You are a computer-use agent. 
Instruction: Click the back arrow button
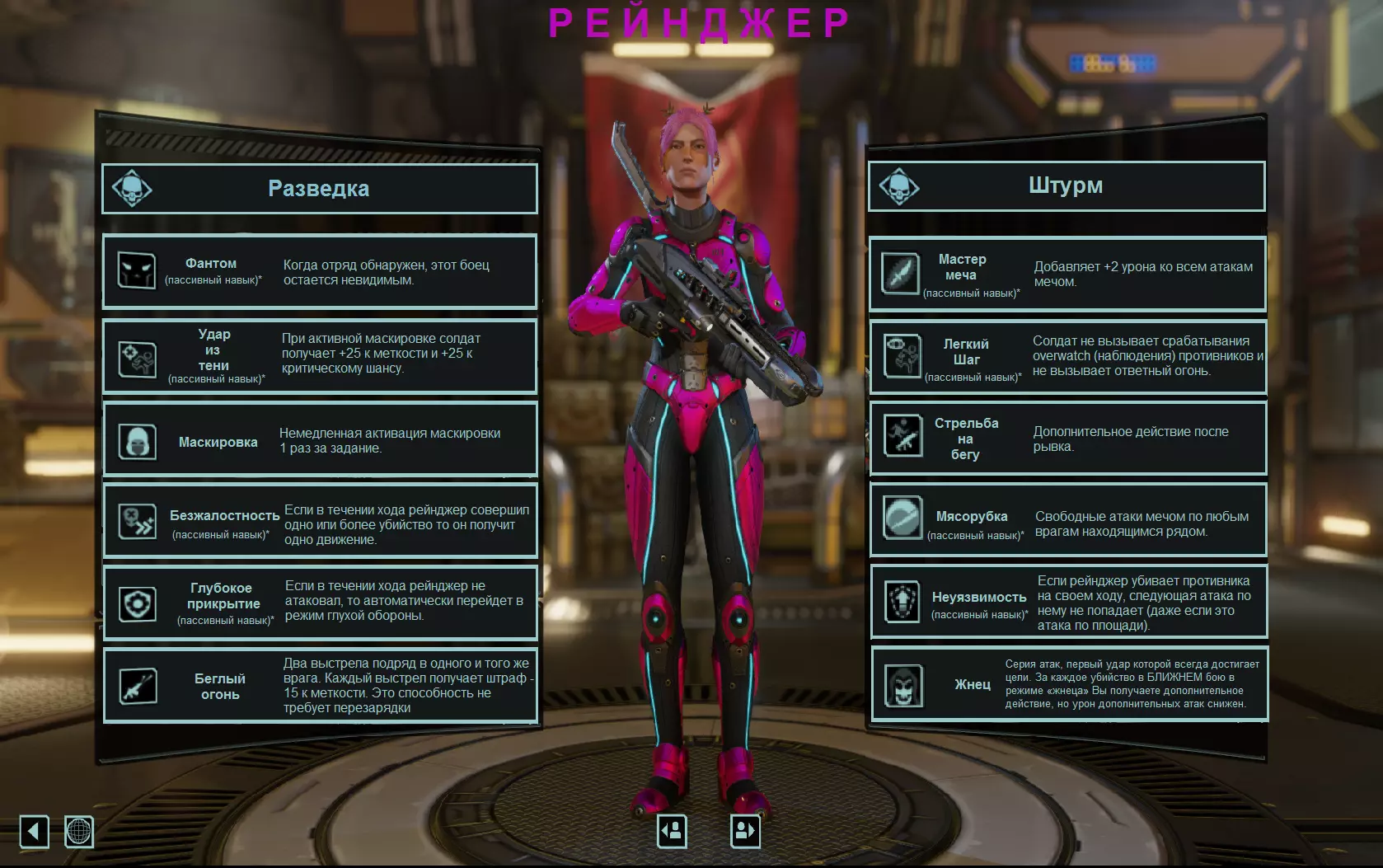(34, 831)
